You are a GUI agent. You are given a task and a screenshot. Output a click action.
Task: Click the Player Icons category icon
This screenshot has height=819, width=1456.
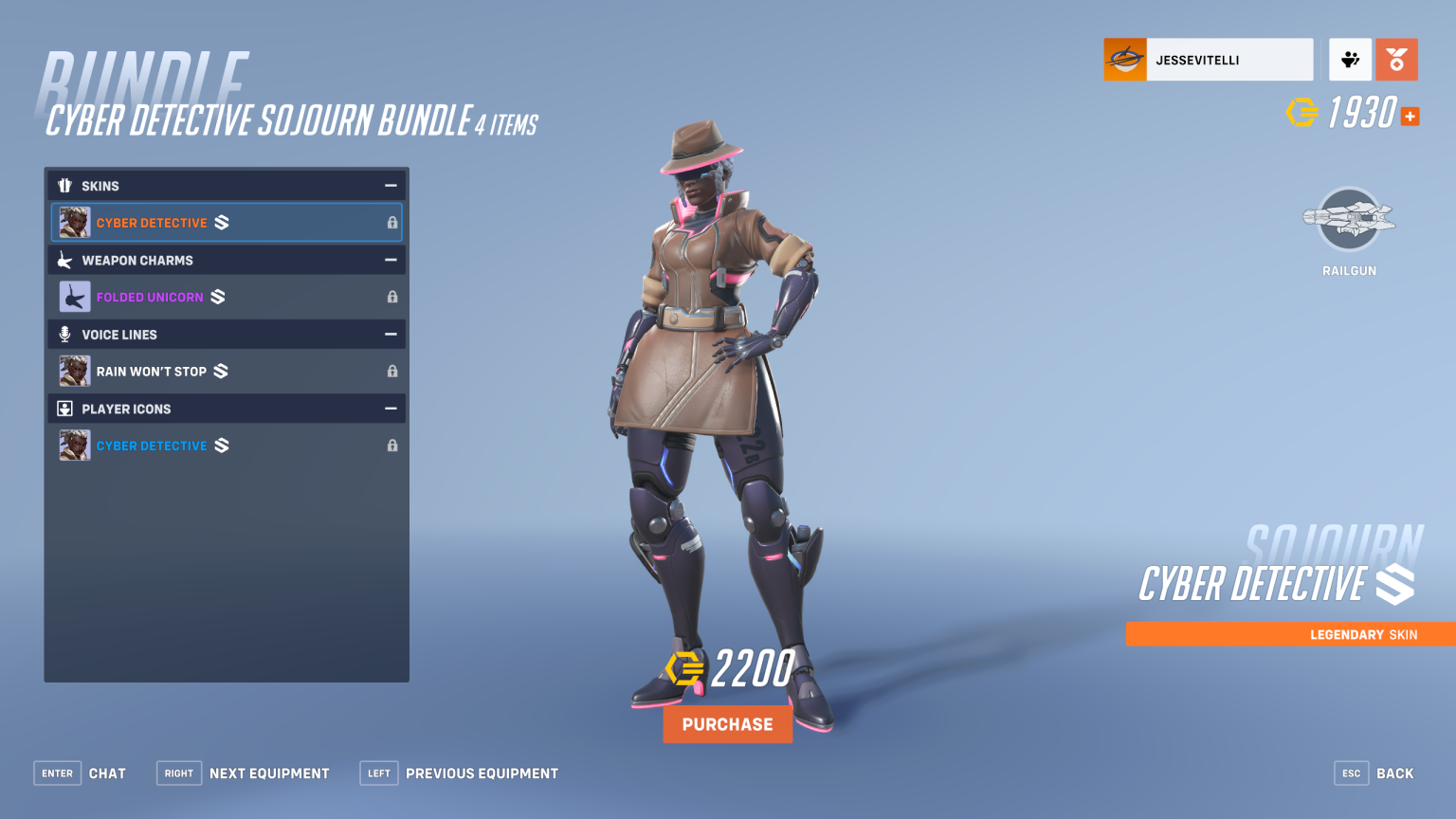click(x=64, y=409)
